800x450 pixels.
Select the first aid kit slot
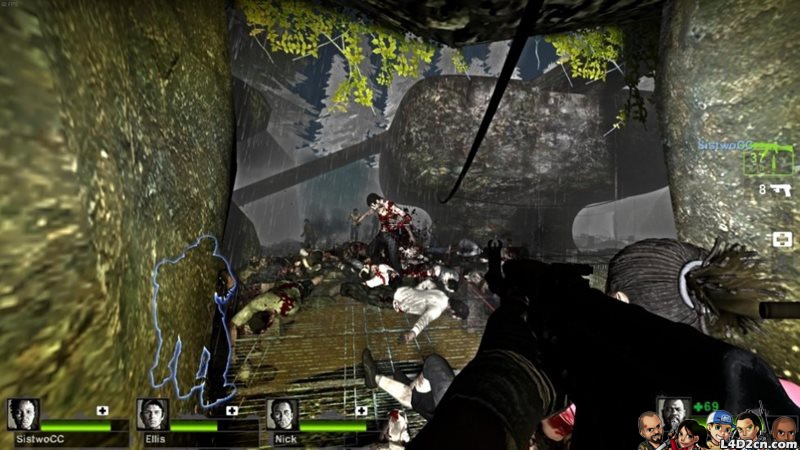782,239
